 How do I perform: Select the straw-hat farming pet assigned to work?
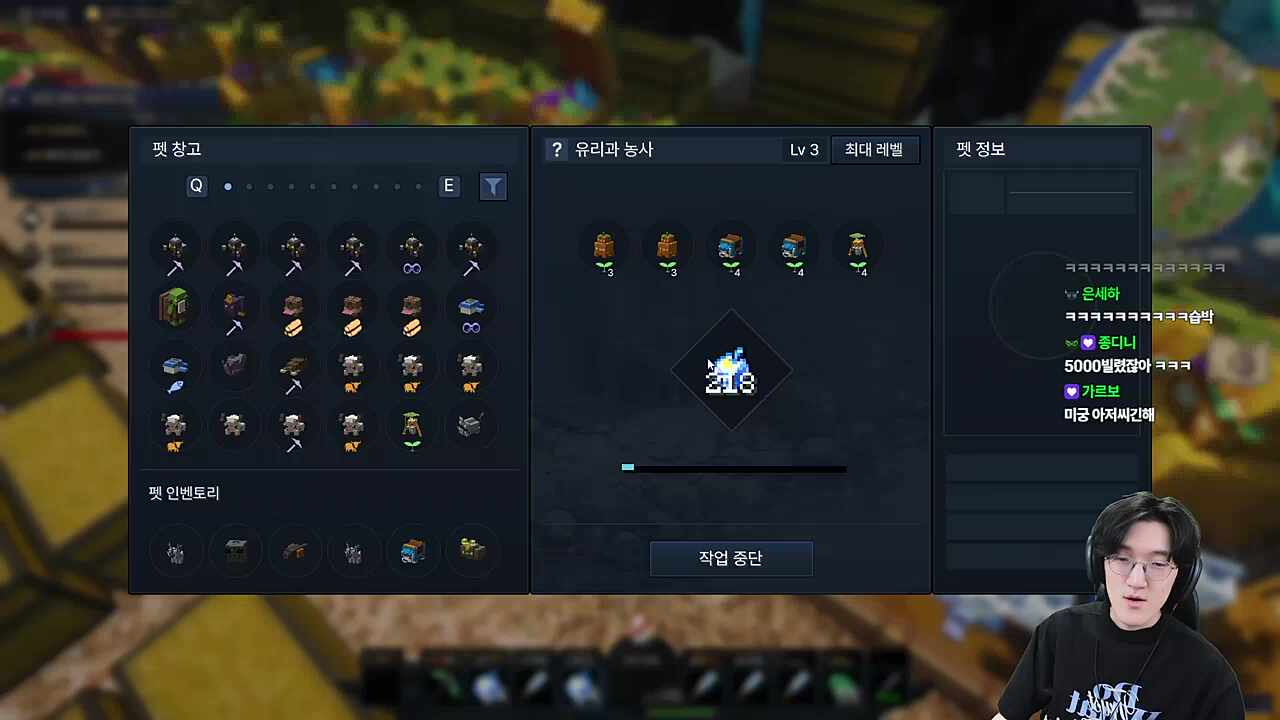click(855, 250)
